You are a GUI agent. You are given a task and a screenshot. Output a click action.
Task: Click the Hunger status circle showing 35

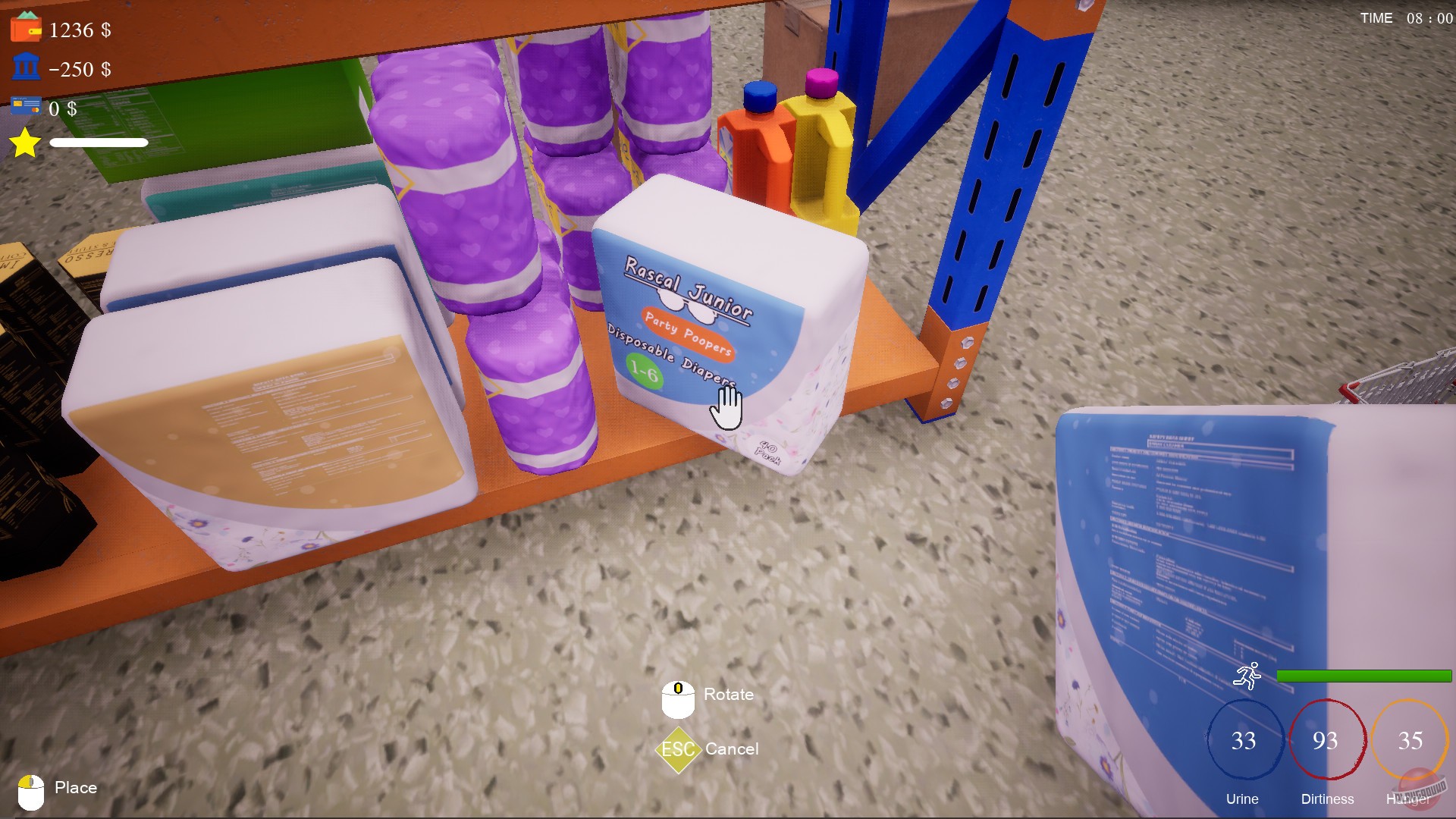[x=1409, y=739]
